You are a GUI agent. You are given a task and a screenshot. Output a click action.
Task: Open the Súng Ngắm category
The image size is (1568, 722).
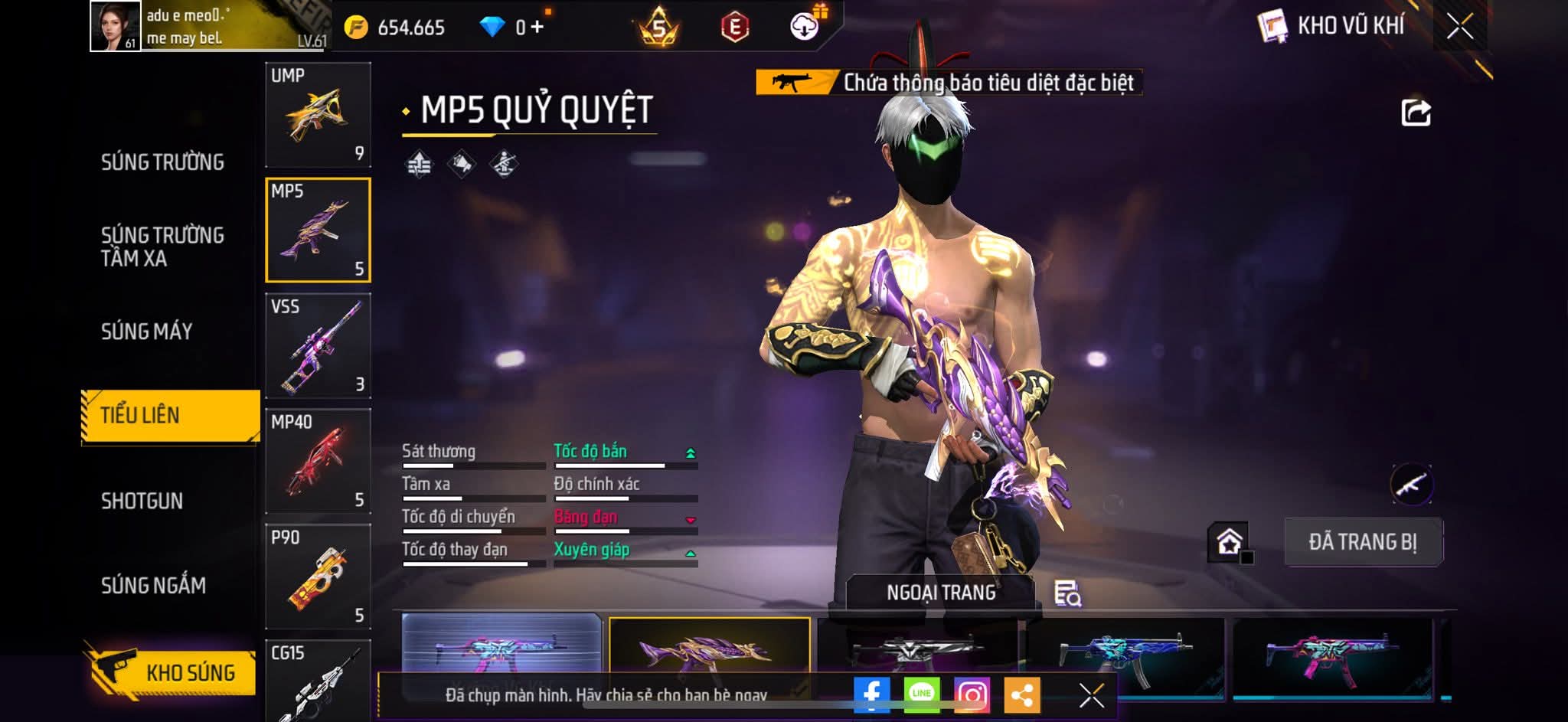click(x=153, y=586)
